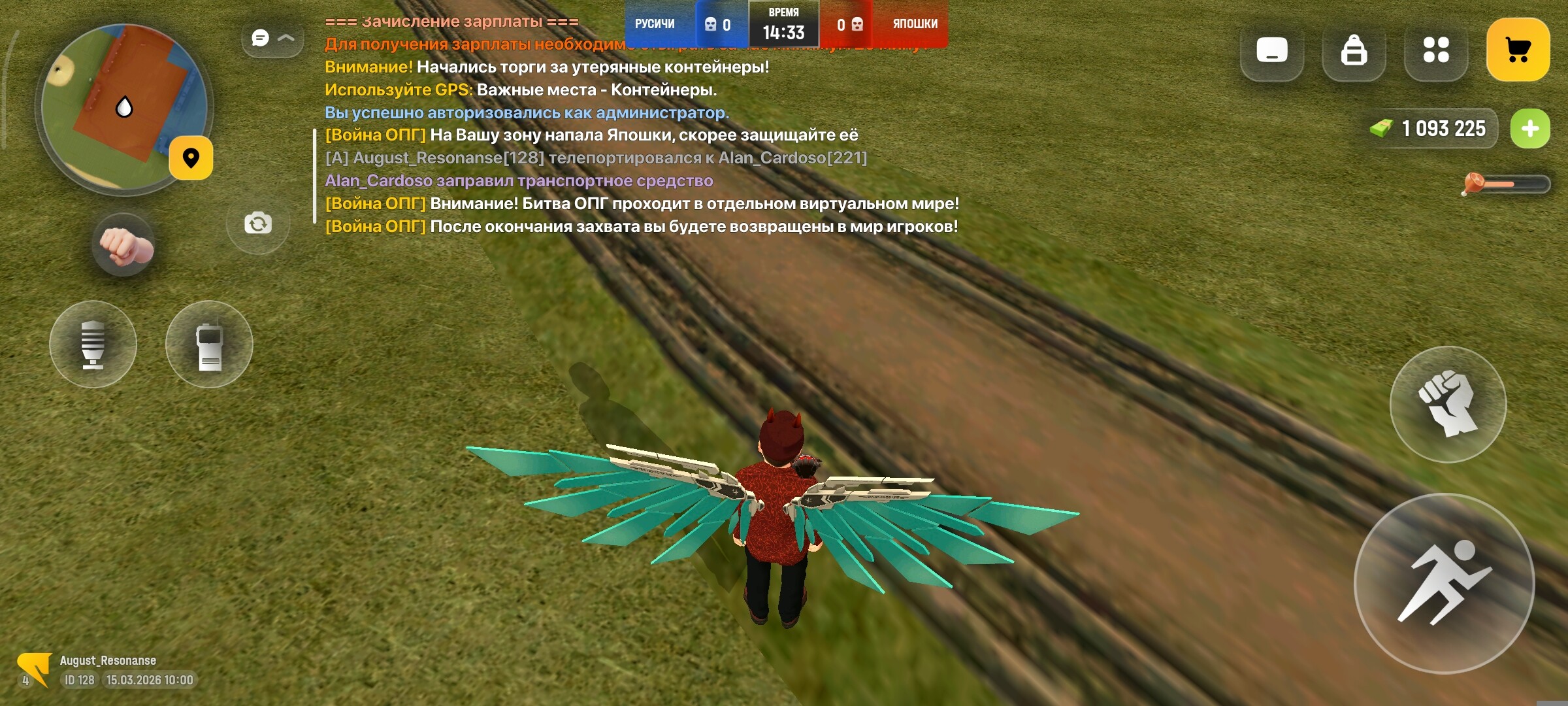Open the walkie-talkie radio button
This screenshot has width=1568, height=706.
click(209, 345)
